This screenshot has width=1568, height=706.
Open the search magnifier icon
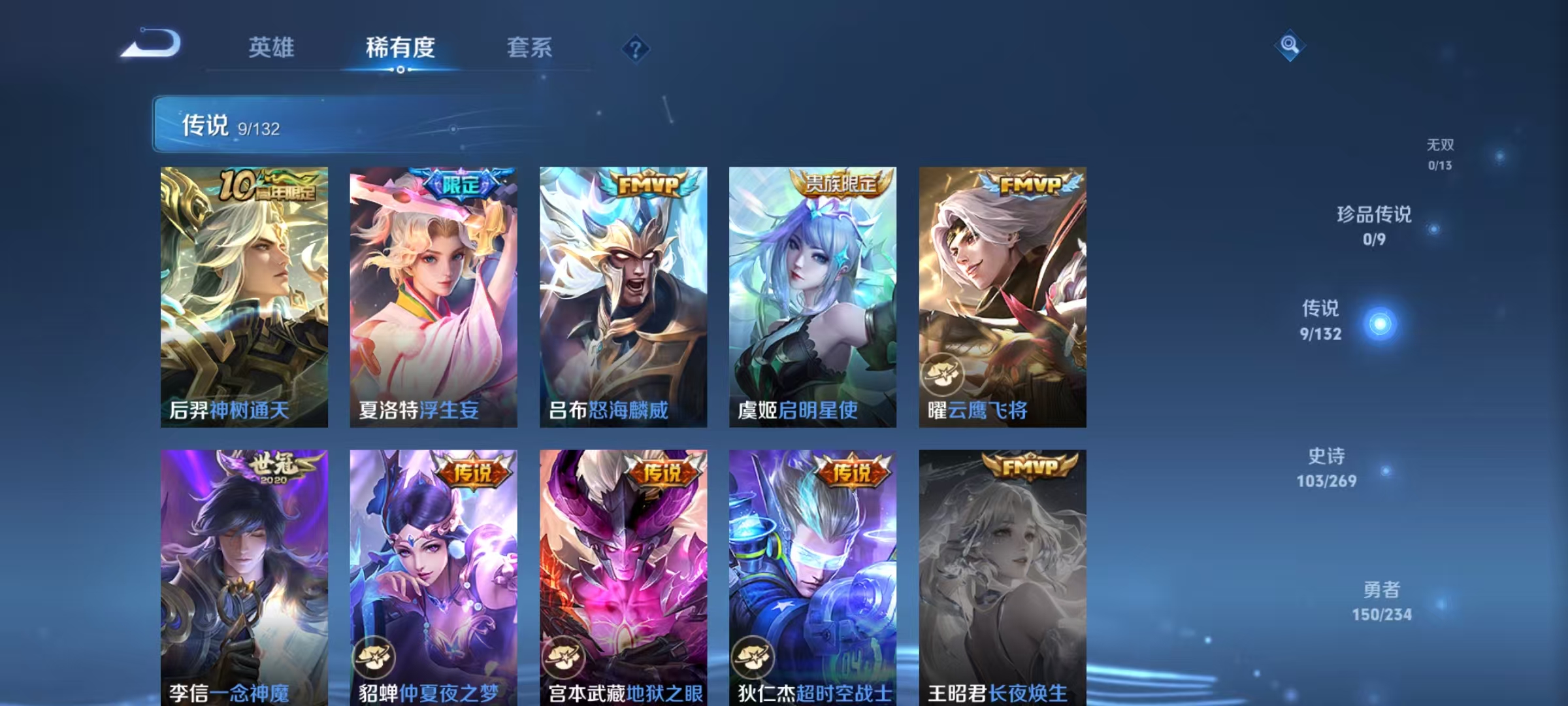[x=1288, y=46]
